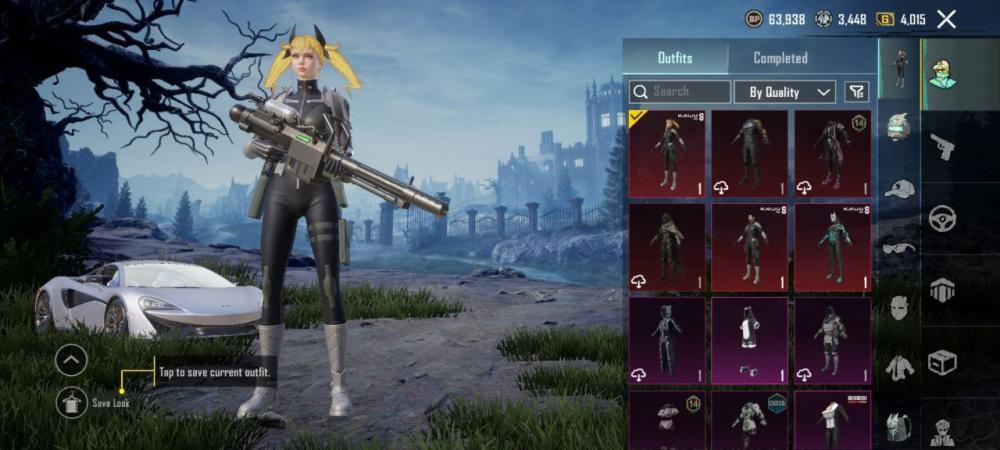The height and width of the screenshot is (450, 1000).
Task: Select the face mask category
Action: tap(899, 307)
